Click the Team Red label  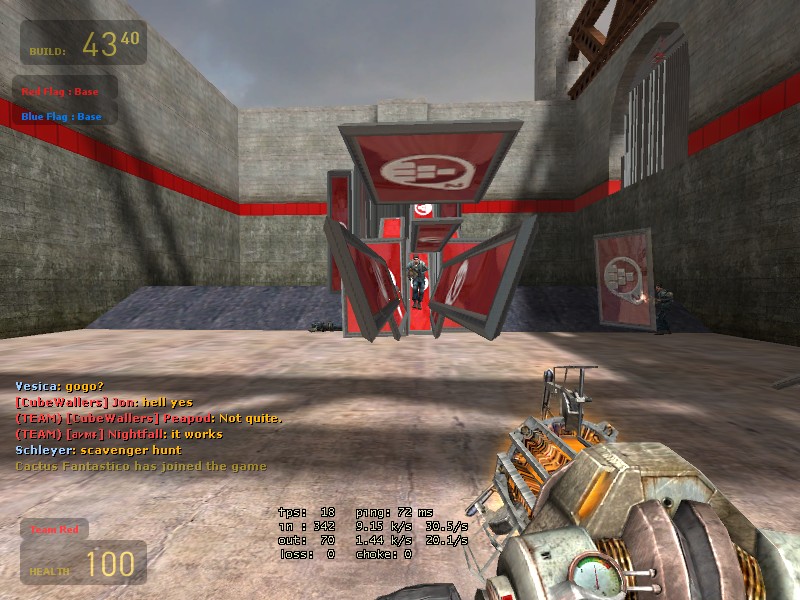click(56, 529)
